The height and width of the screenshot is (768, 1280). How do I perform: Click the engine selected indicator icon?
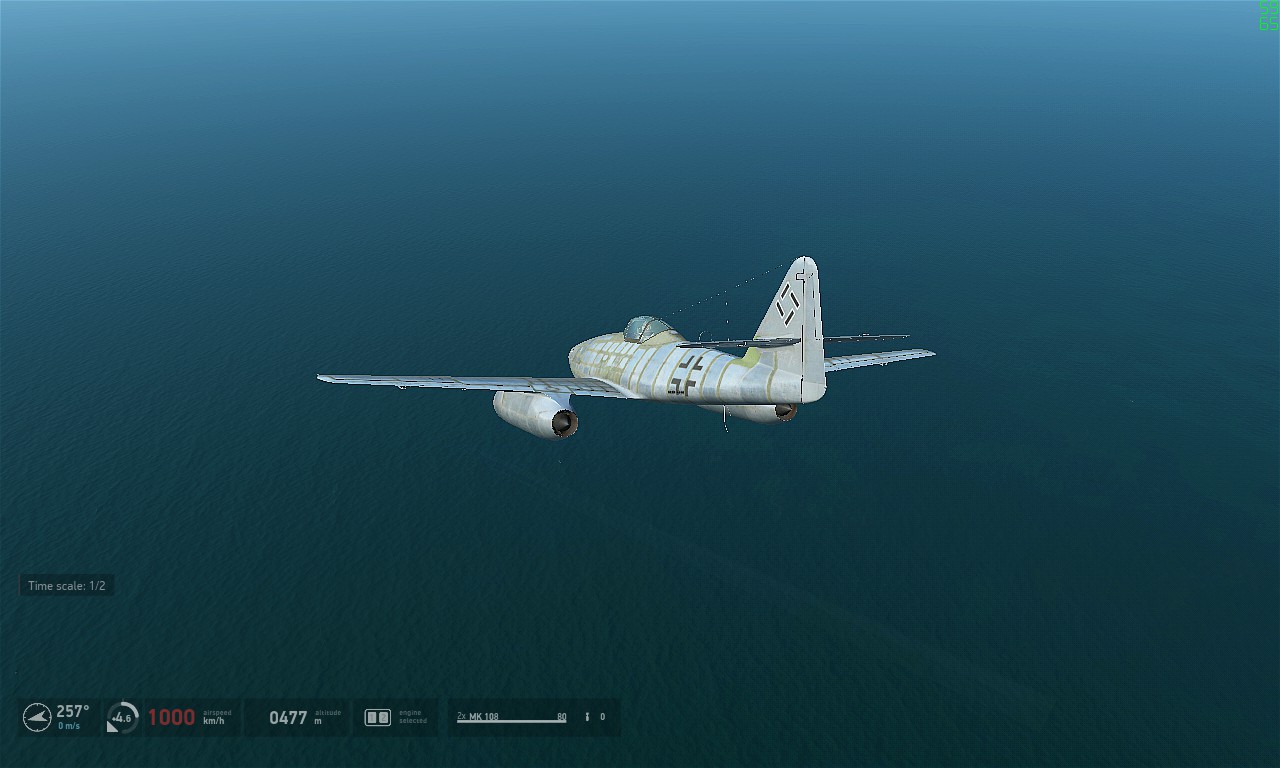[377, 717]
